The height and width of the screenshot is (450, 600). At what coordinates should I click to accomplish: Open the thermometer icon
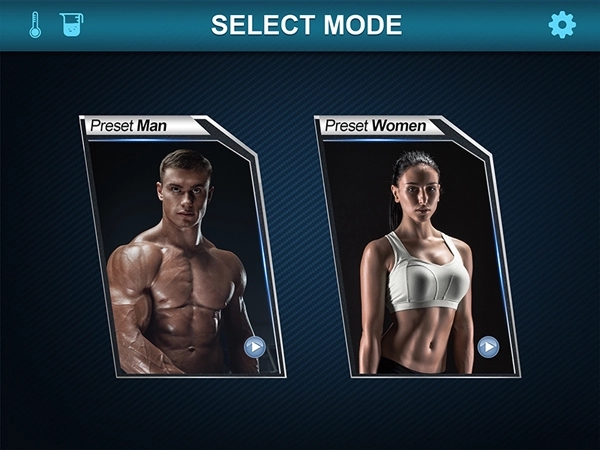tap(35, 25)
